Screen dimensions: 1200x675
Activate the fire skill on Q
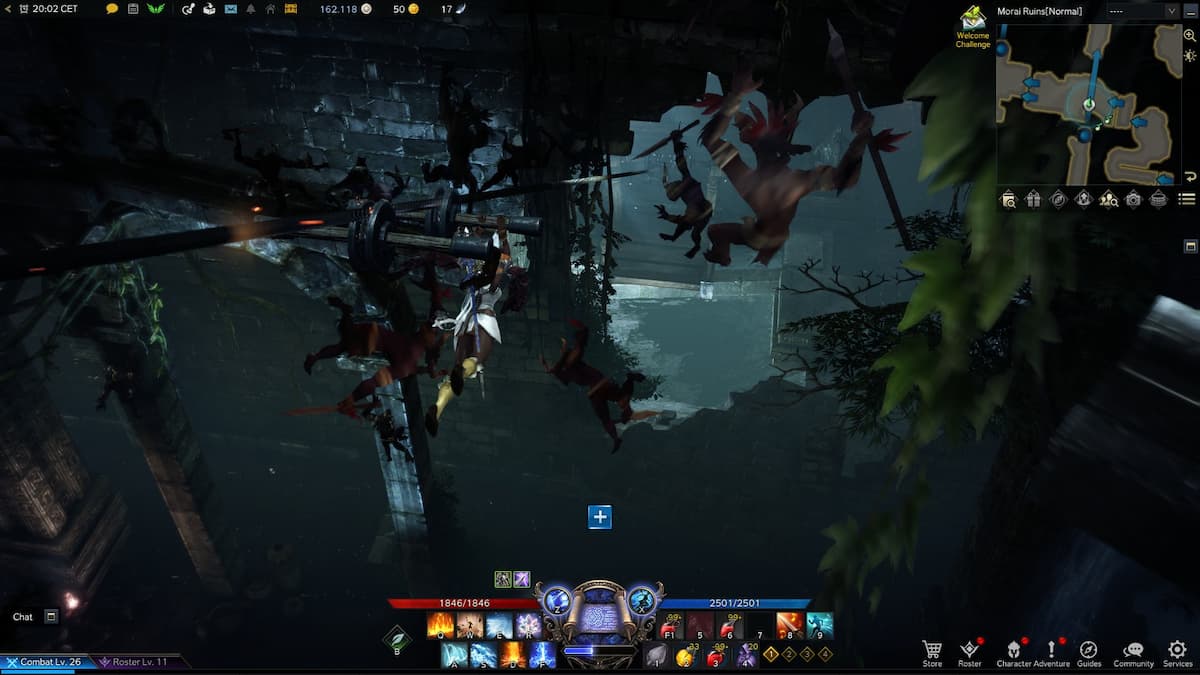click(440, 626)
